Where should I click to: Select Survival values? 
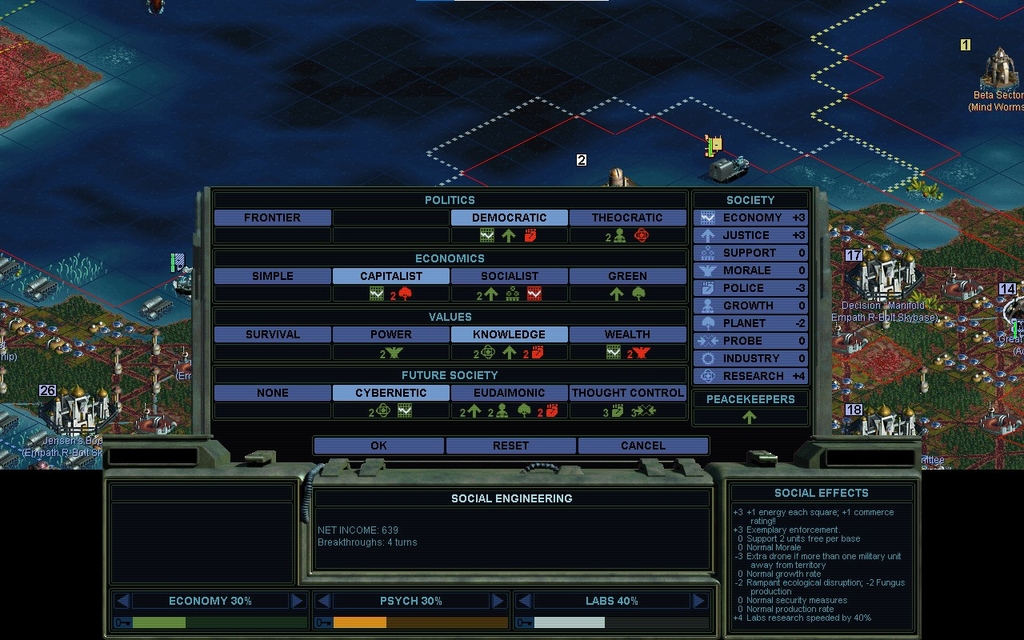point(272,334)
